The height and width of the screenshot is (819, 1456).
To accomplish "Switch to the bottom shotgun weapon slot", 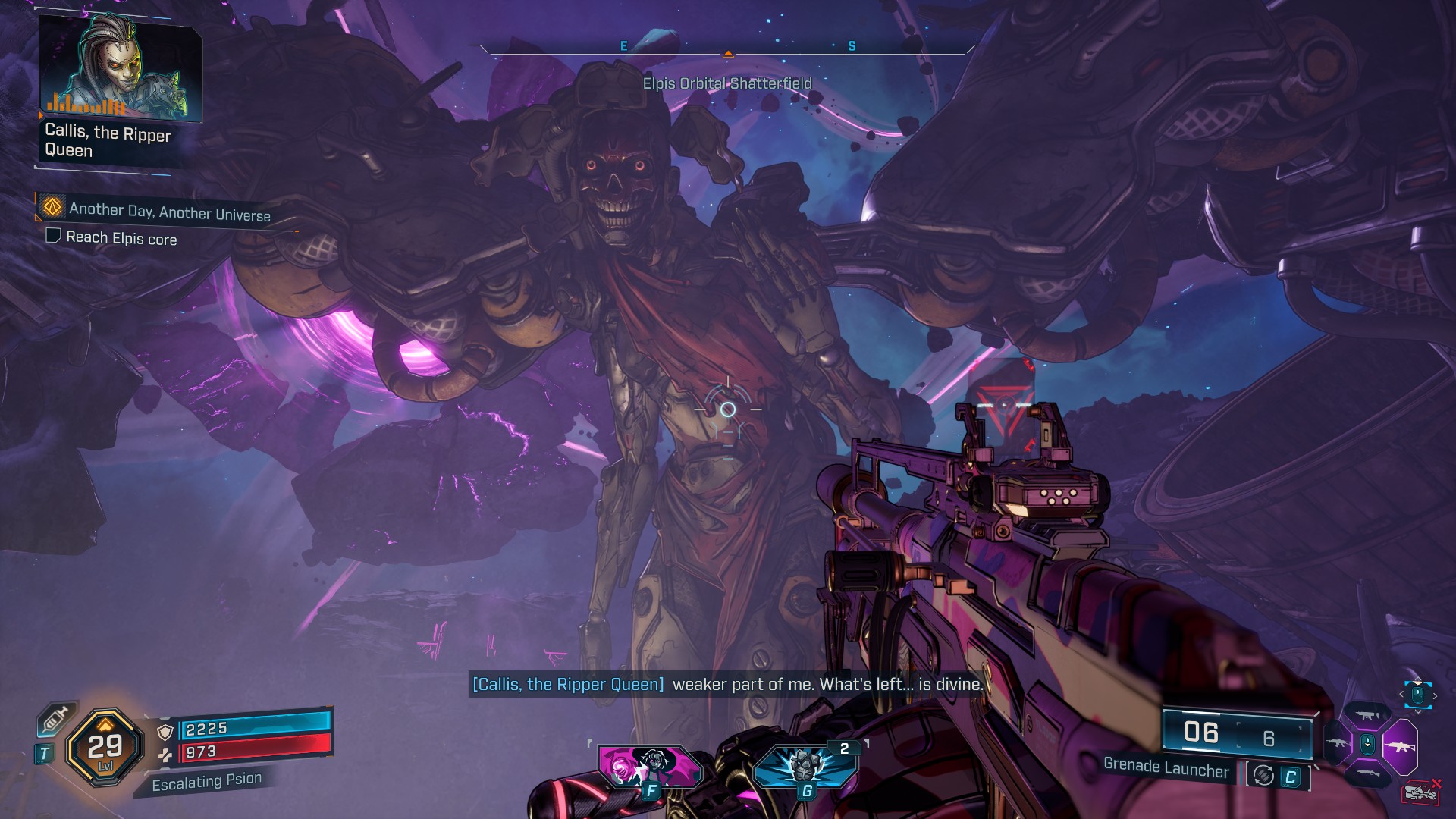I will (x=1367, y=773).
